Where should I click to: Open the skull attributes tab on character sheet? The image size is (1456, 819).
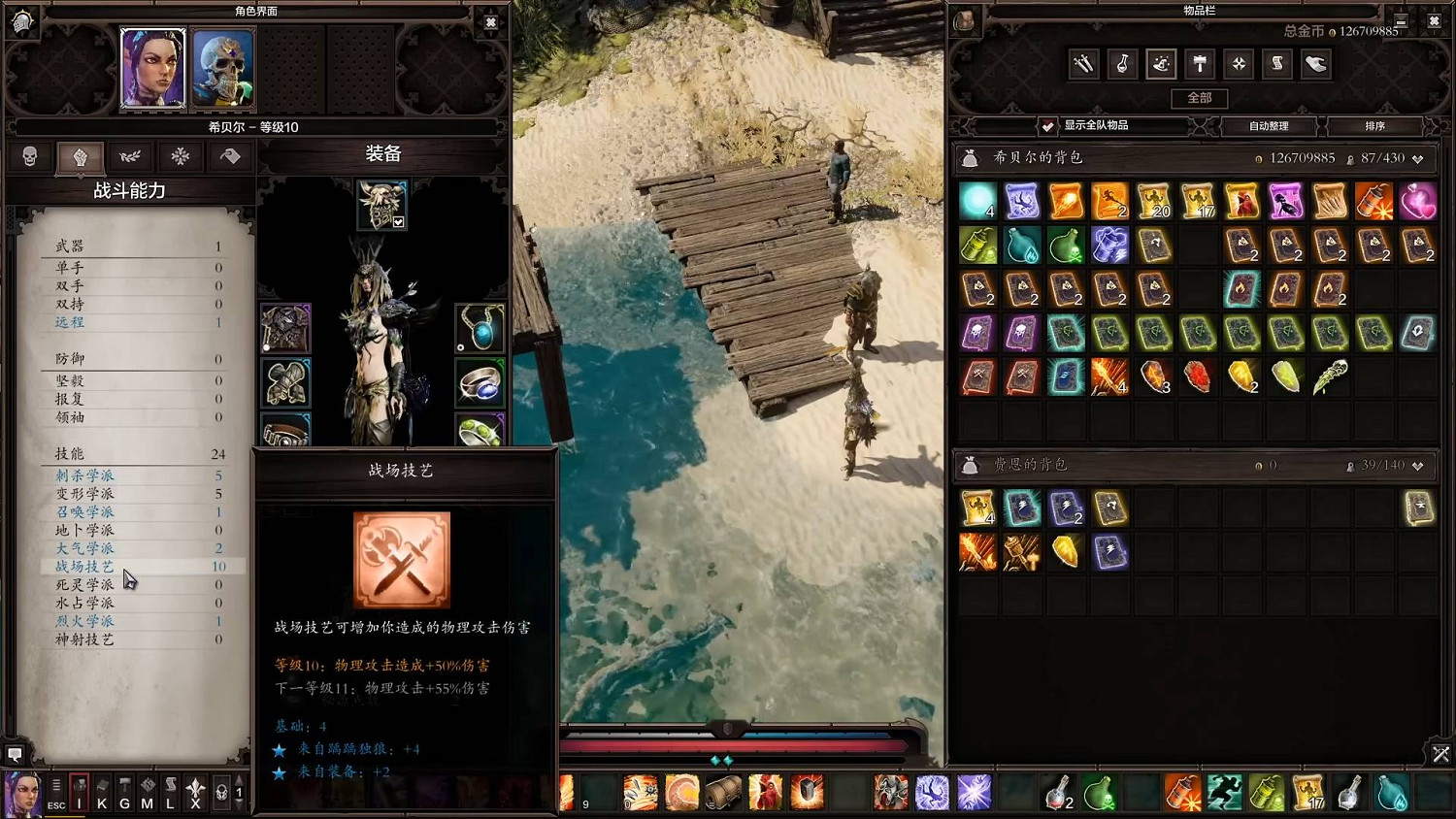tap(29, 156)
